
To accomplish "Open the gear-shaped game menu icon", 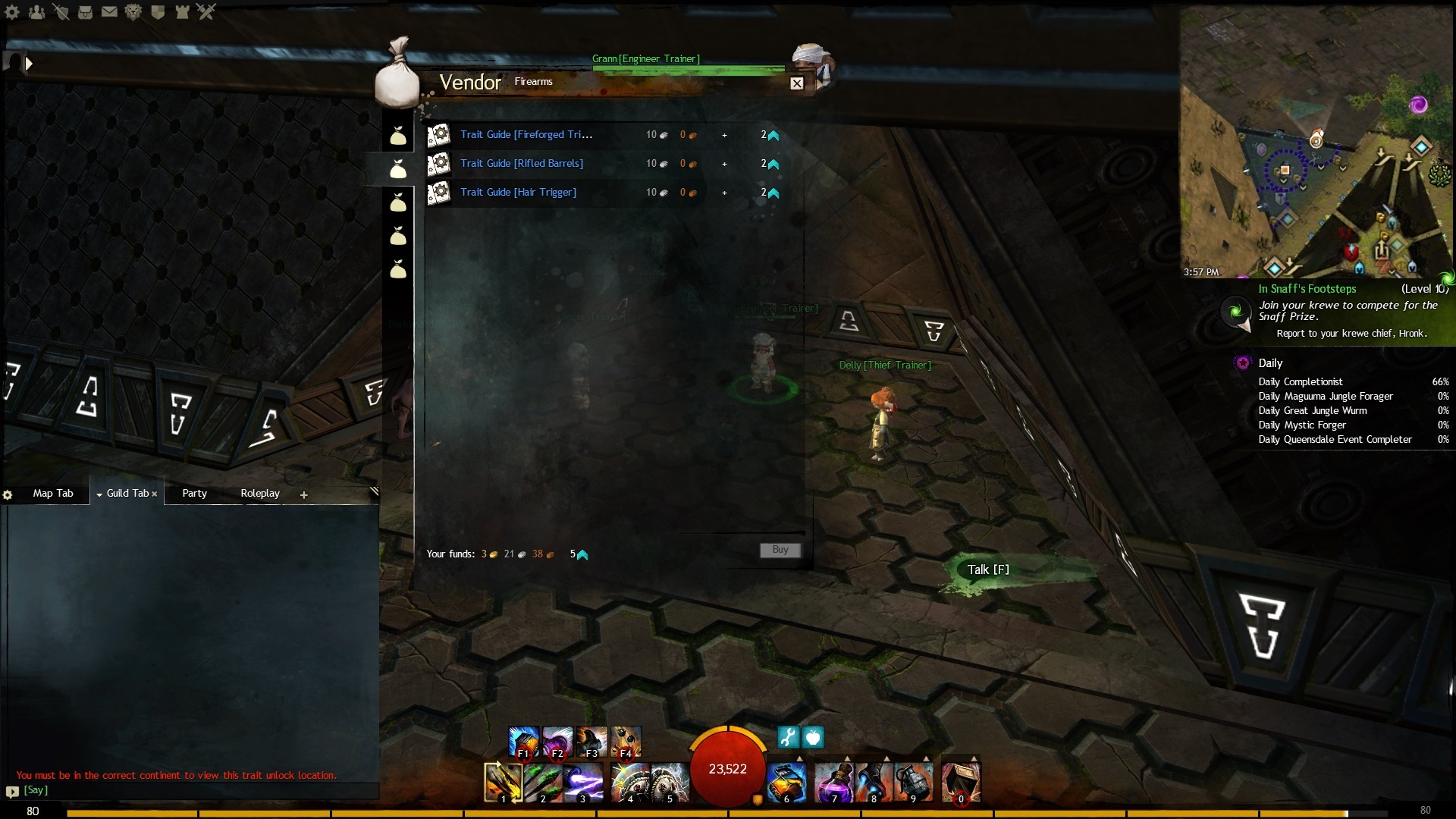I will coord(12,11).
